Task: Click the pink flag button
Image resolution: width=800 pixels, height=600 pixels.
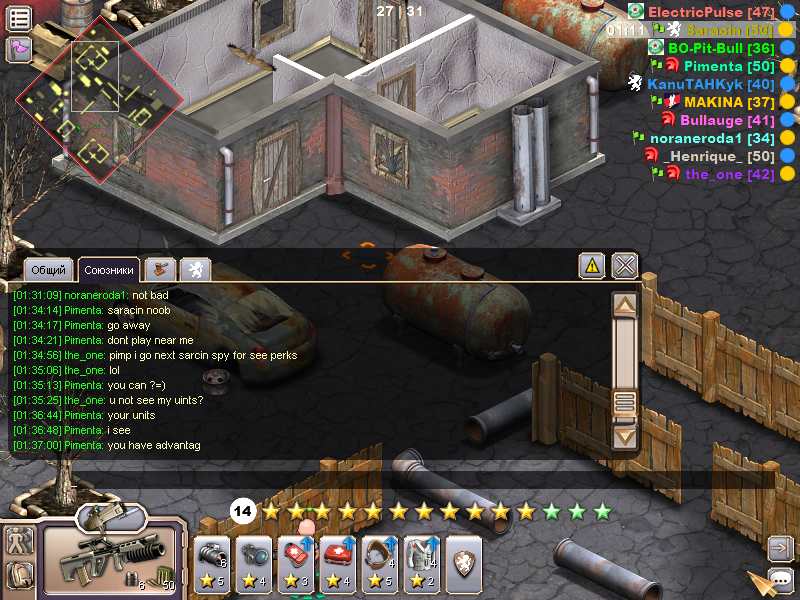Action: click(19, 48)
